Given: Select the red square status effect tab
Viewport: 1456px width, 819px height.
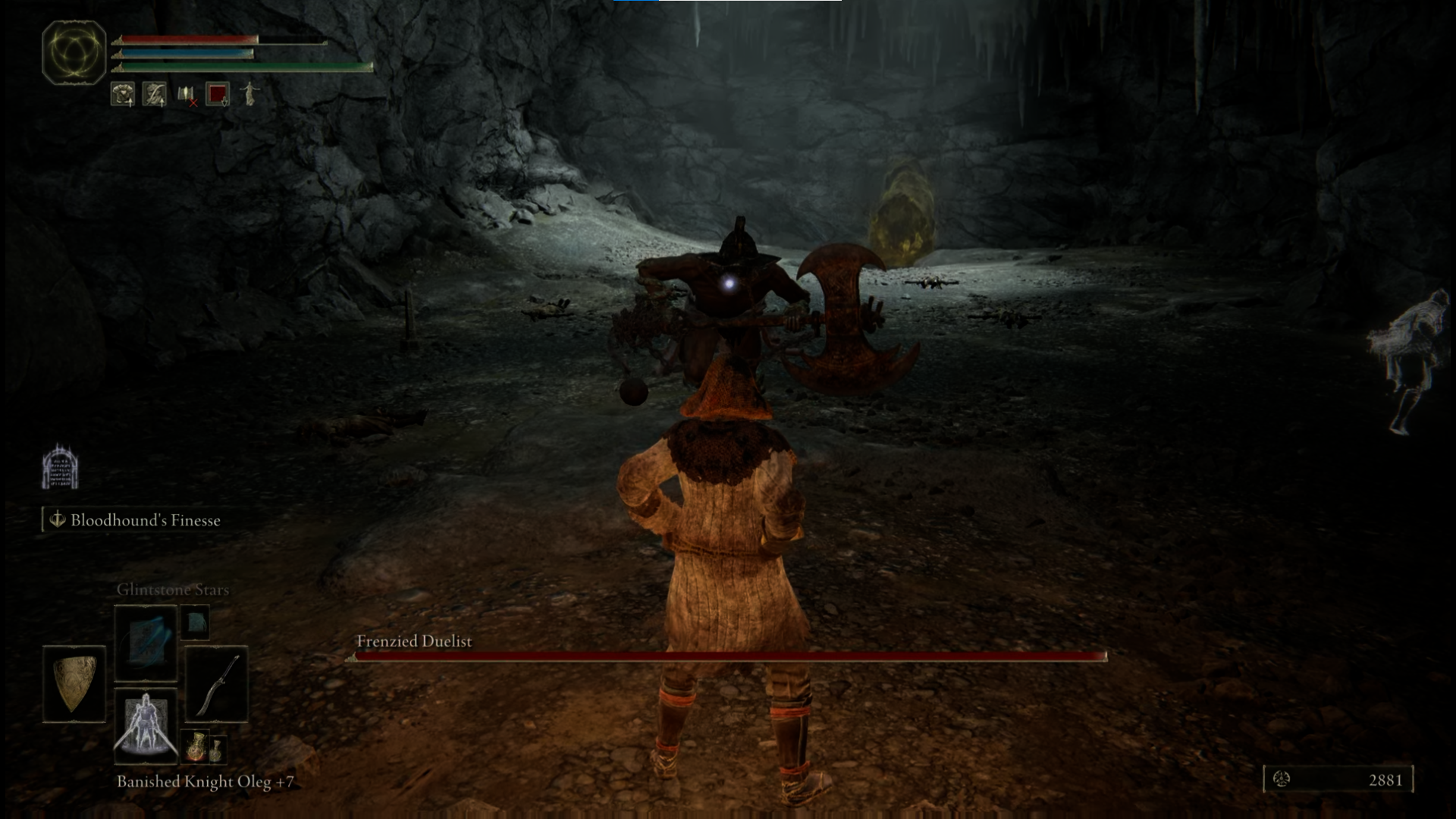Looking at the screenshot, I should coord(218,93).
